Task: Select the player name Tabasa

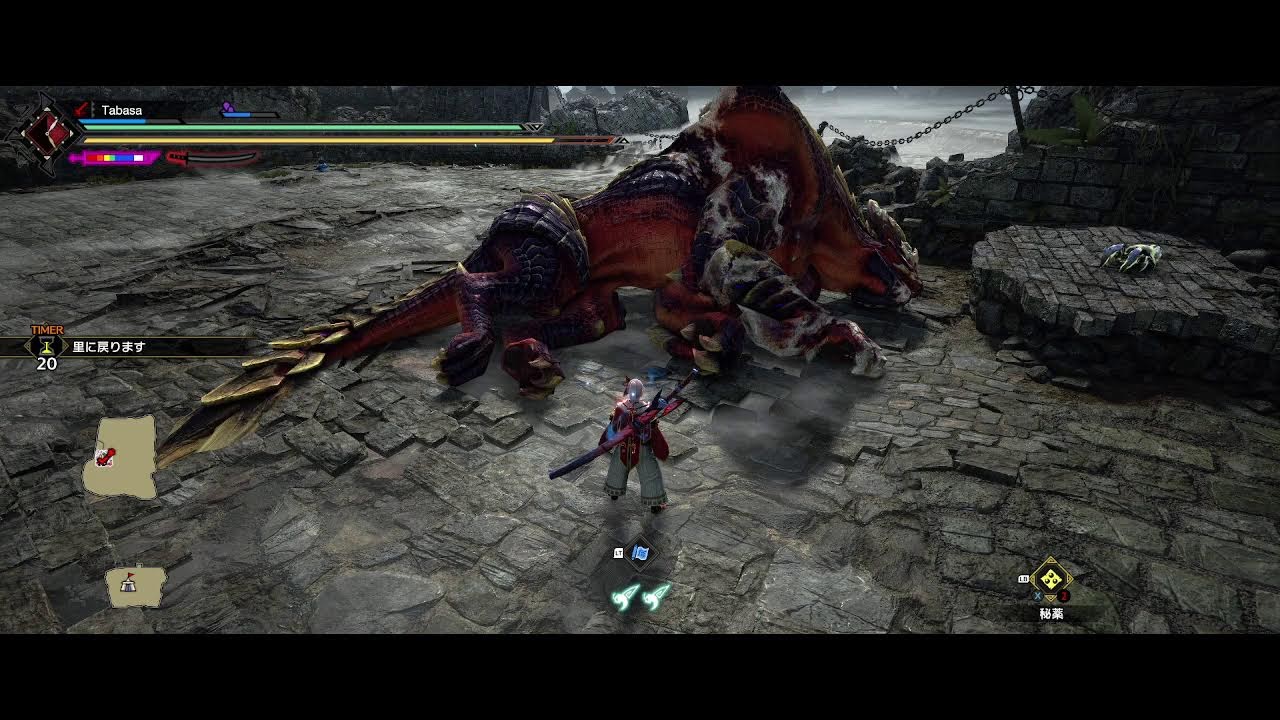Action: 121,110
